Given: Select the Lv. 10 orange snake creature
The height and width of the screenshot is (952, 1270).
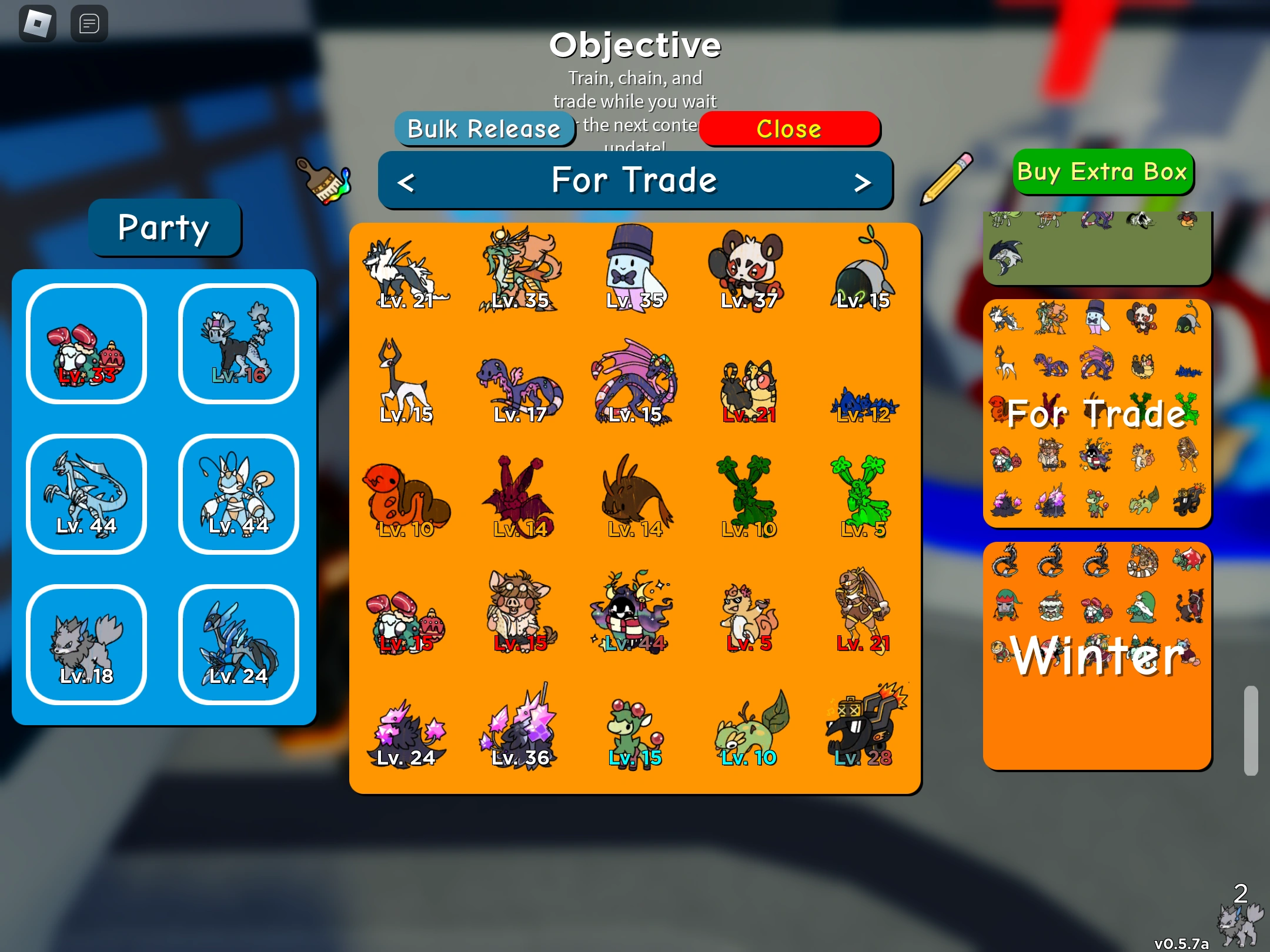Looking at the screenshot, I should (406, 497).
